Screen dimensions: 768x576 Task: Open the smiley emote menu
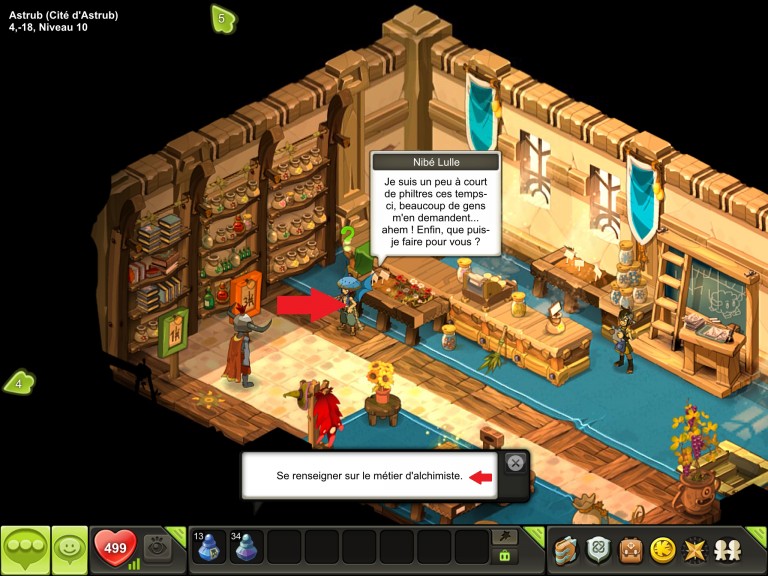[x=69, y=549]
